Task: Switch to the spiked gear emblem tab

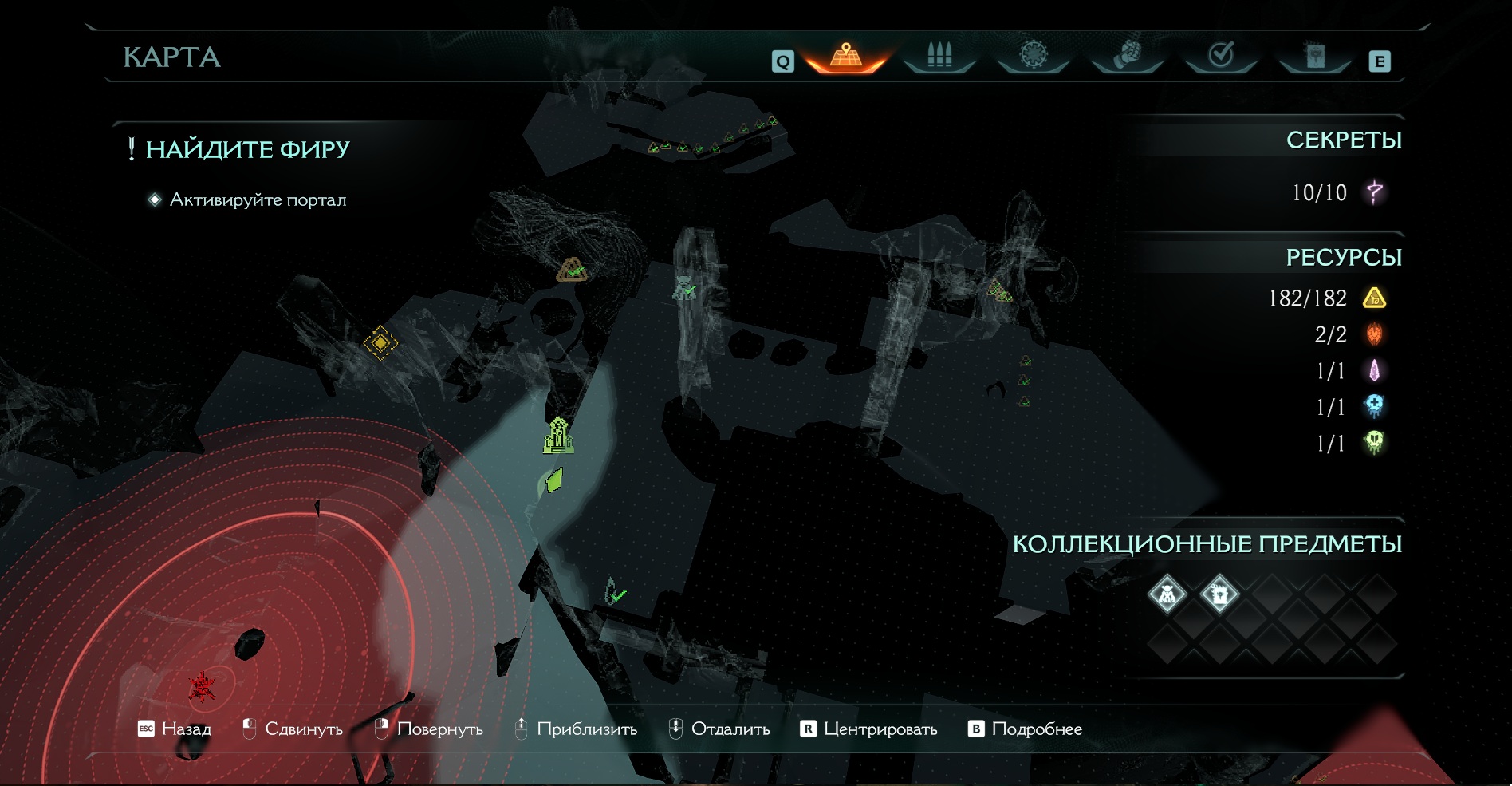Action: click(1034, 55)
